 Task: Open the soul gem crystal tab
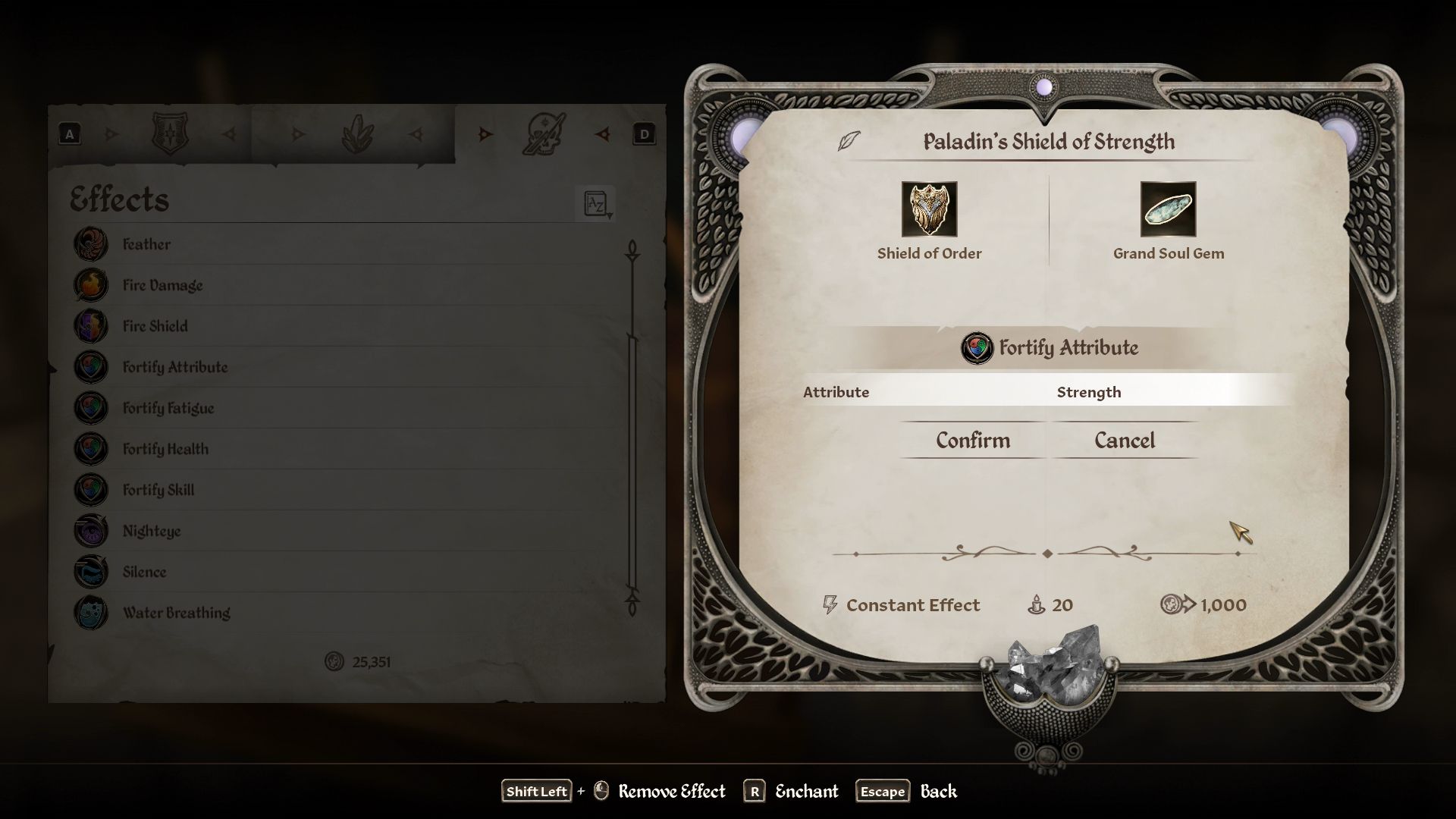[357, 135]
